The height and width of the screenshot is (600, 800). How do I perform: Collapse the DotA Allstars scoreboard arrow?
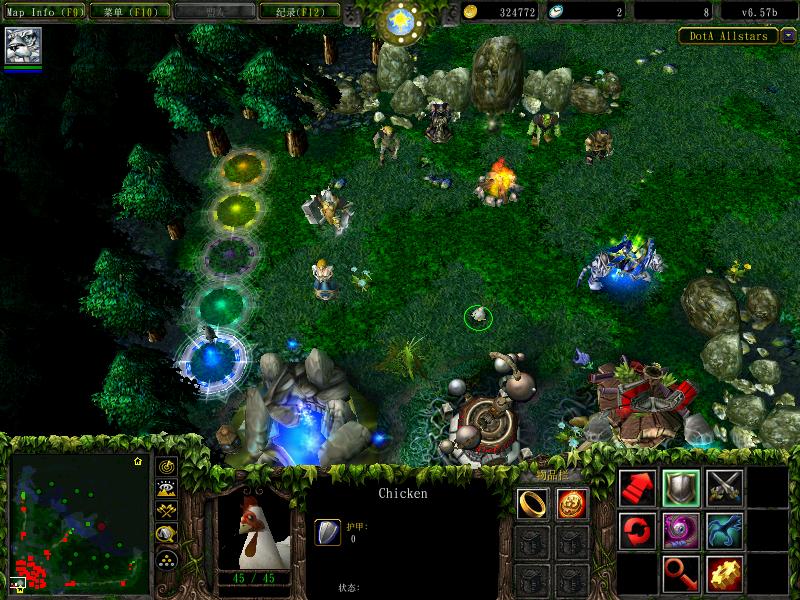pyautogui.click(x=788, y=35)
